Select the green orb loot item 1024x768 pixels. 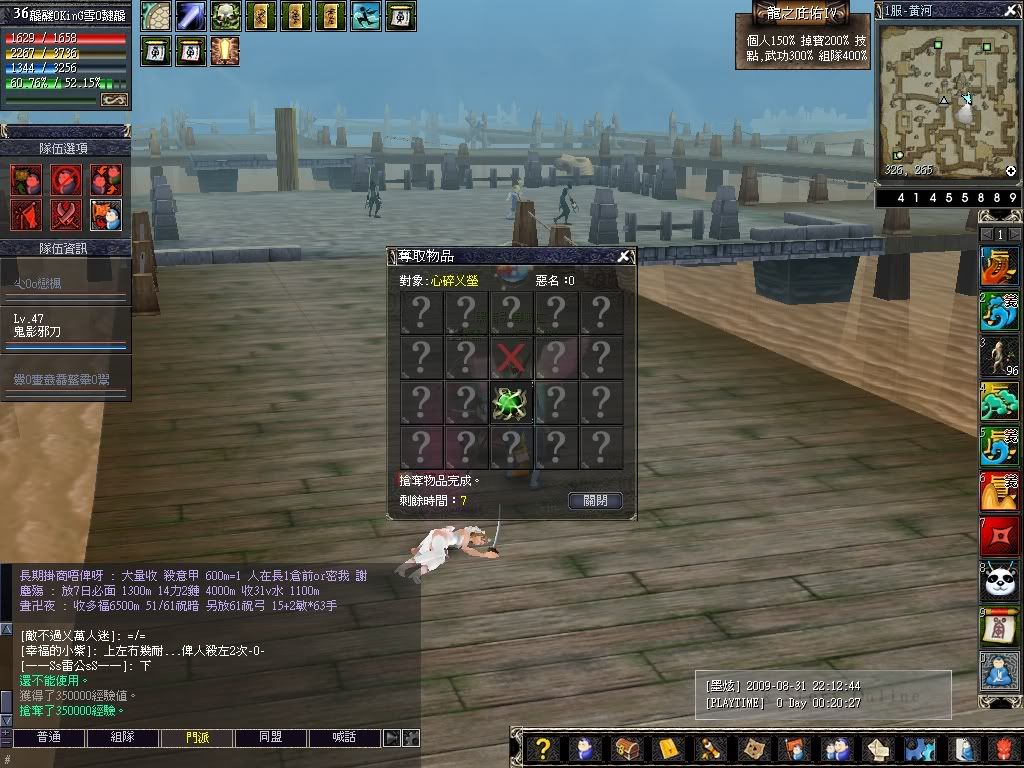pos(511,402)
